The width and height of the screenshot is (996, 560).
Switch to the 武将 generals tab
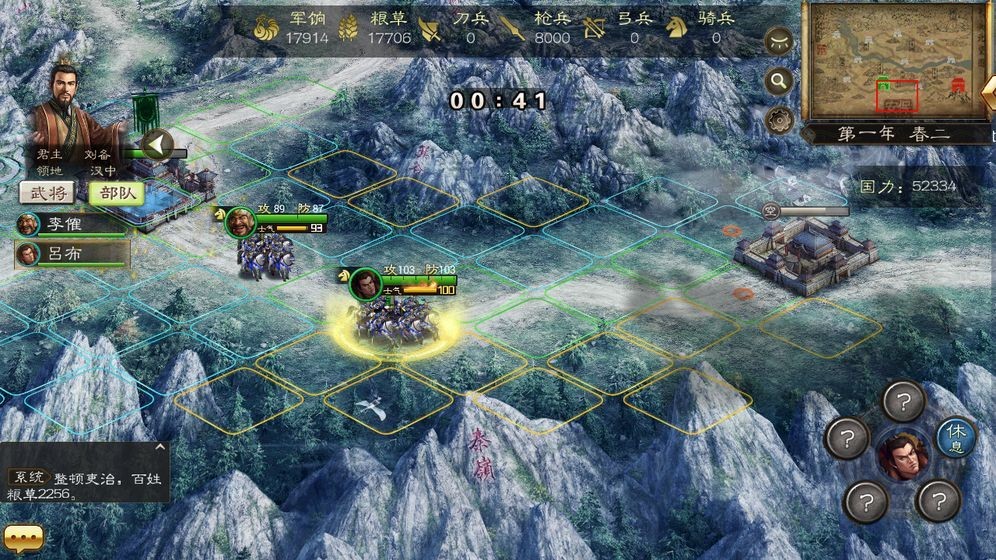click(x=45, y=193)
